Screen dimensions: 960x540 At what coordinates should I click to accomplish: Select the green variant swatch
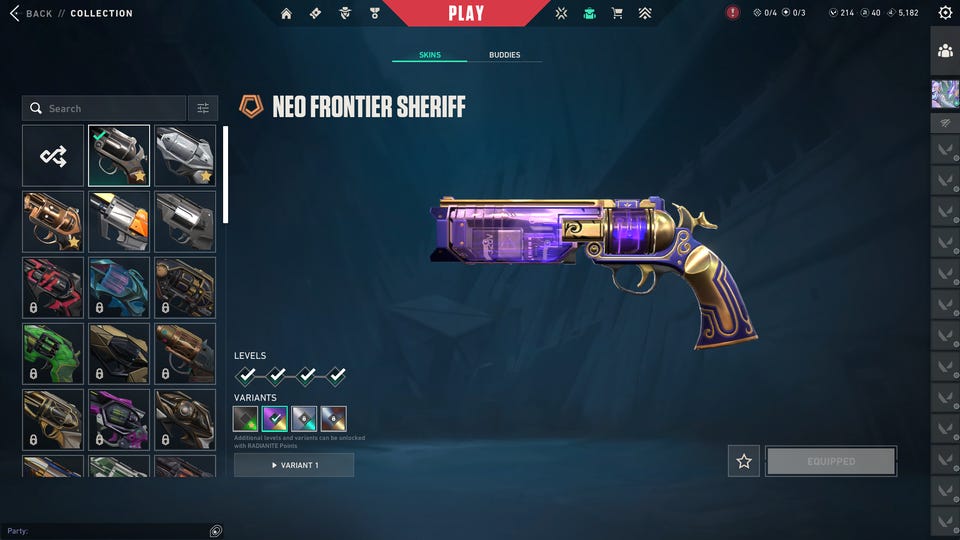coord(246,419)
